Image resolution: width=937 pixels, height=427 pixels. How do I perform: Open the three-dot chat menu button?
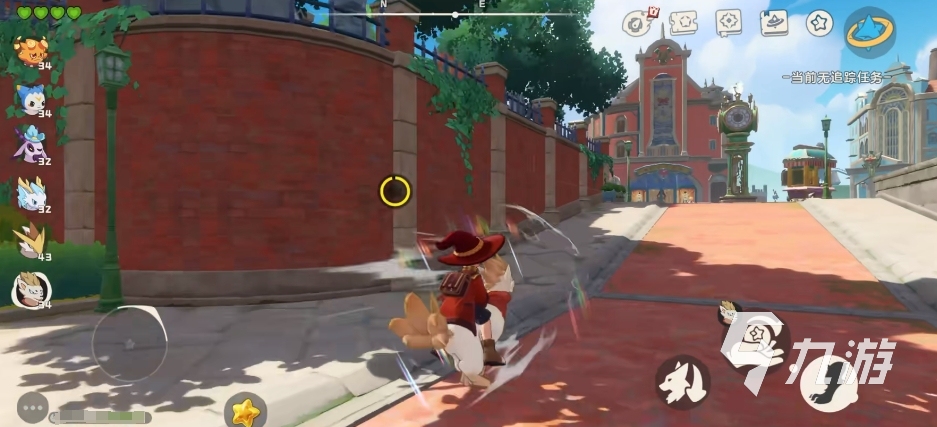point(32,408)
